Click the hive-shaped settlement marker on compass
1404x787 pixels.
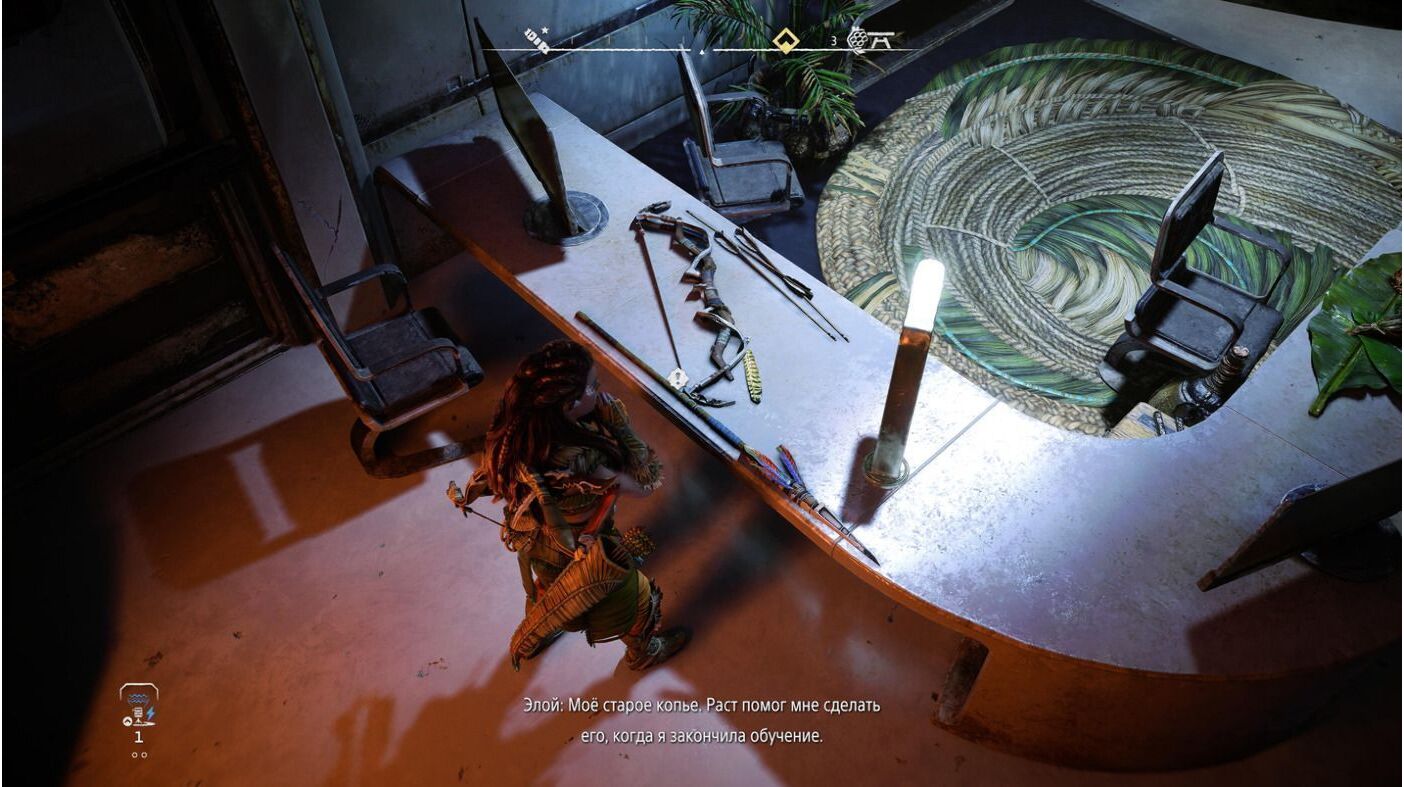(x=857, y=39)
